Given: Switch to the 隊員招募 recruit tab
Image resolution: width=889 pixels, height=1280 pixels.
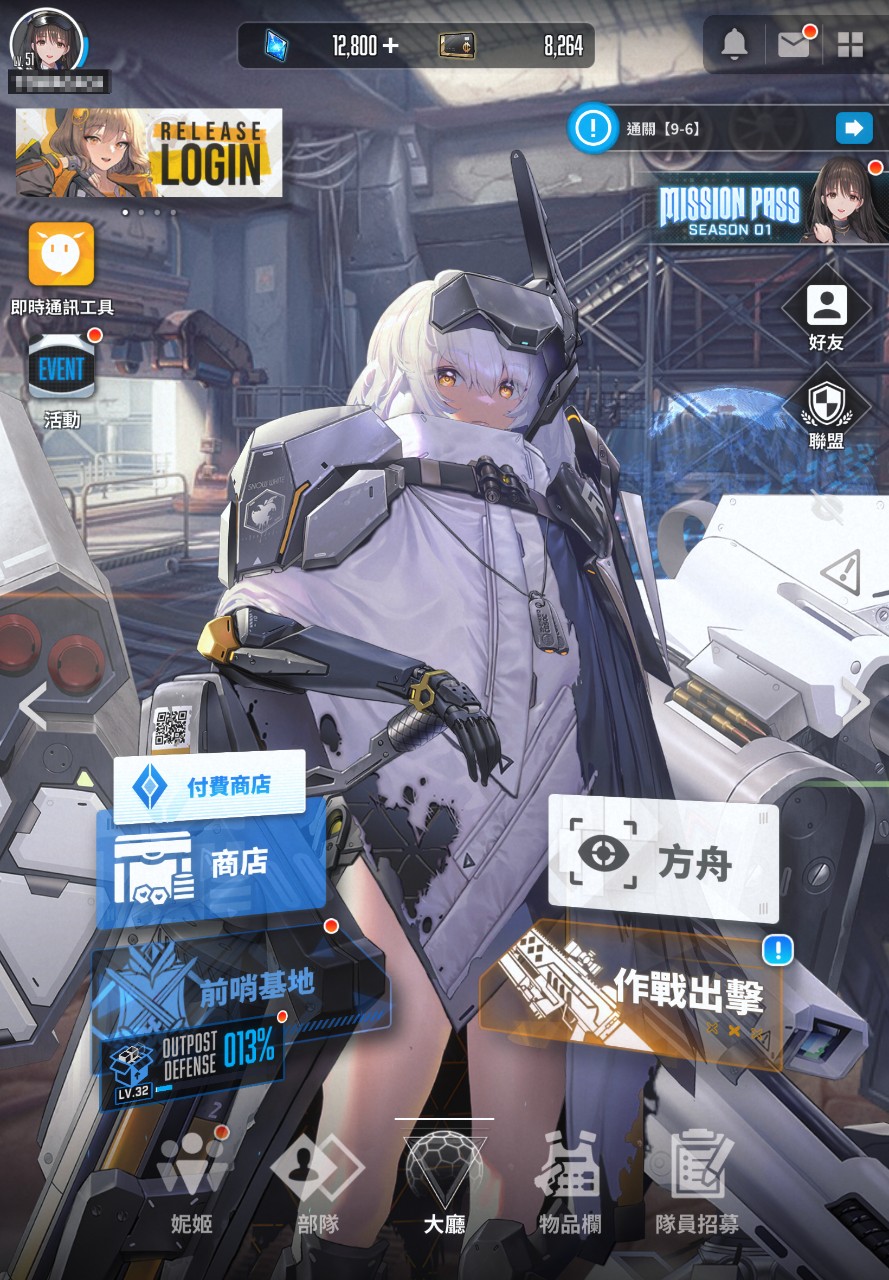Looking at the screenshot, I should (697, 1181).
